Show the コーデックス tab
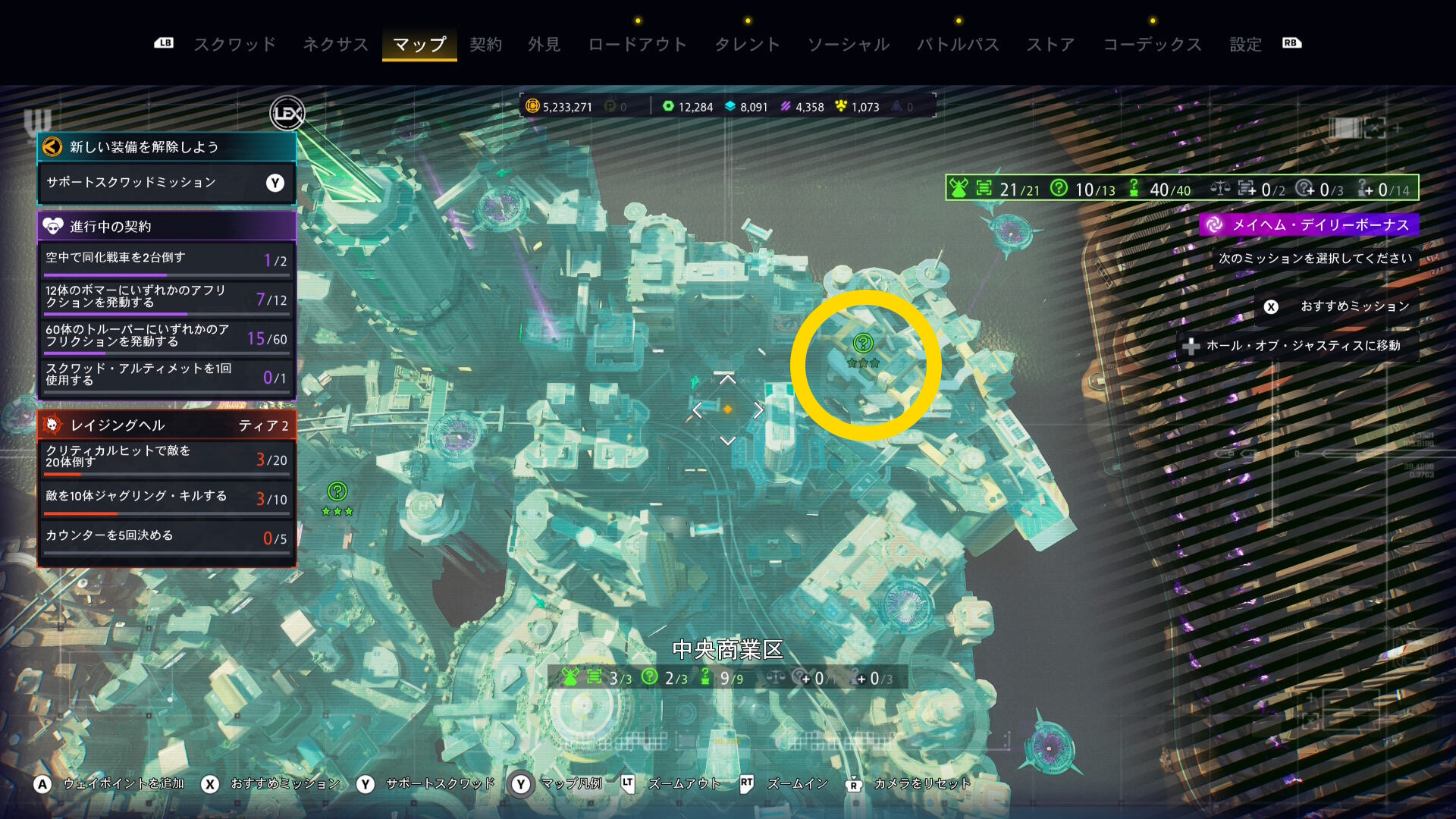Image resolution: width=1456 pixels, height=819 pixels. [1152, 44]
